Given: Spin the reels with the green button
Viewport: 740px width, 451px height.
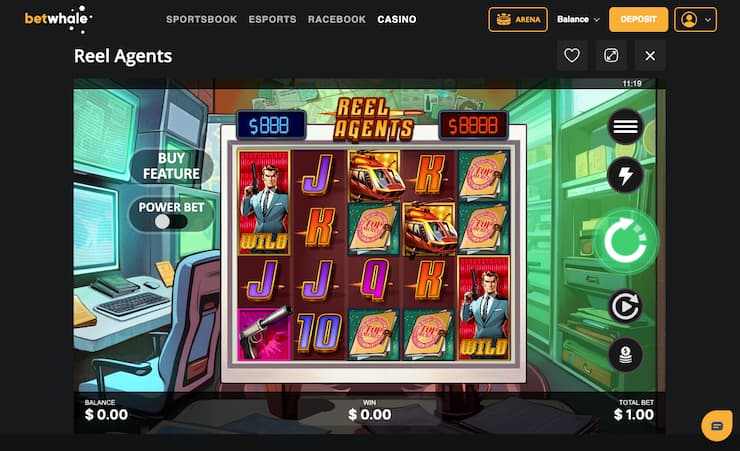Looking at the screenshot, I should click(x=626, y=241).
